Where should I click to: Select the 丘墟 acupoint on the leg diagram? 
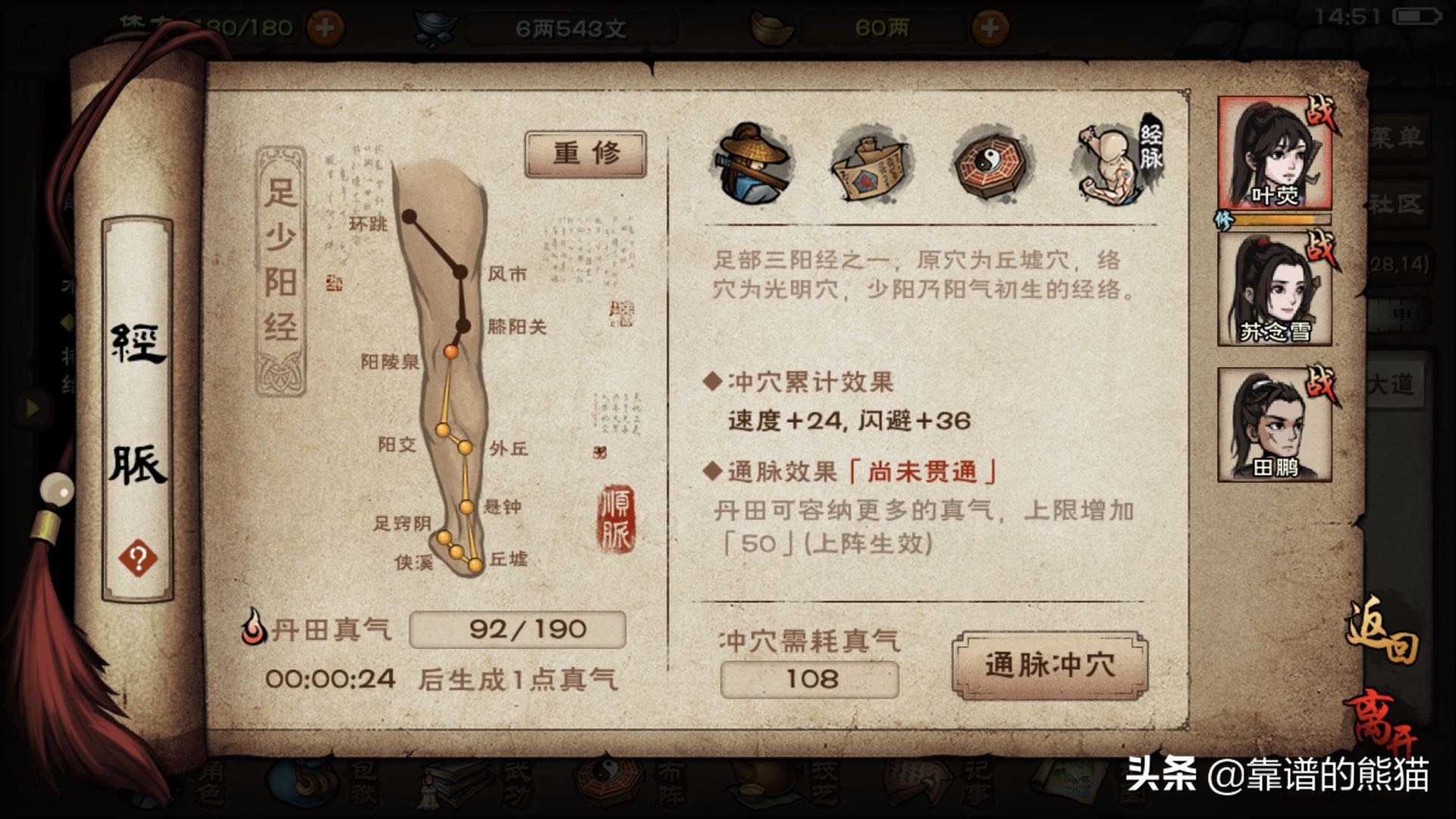point(475,565)
